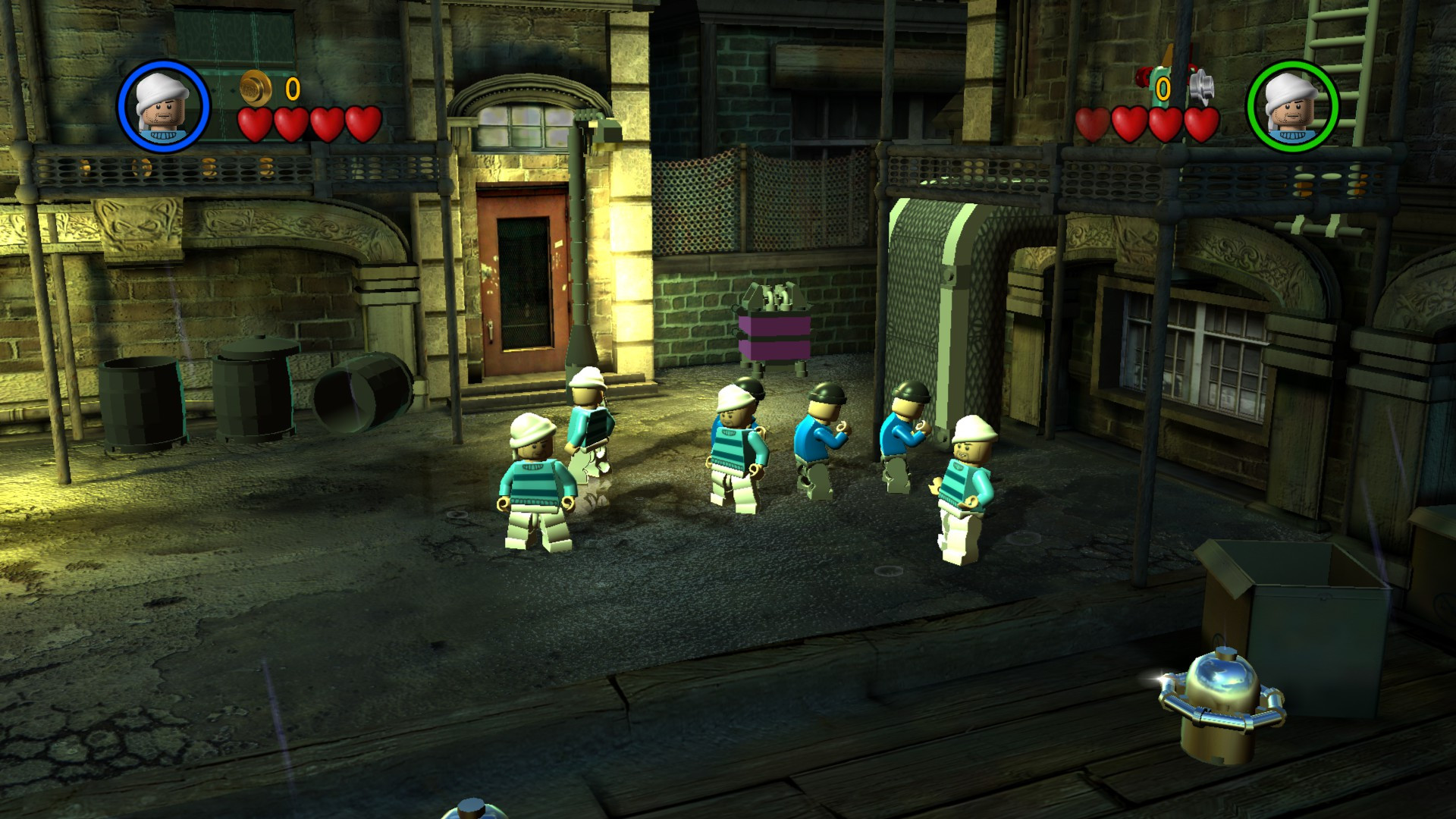Click the purple striped pedestal
The image size is (1456, 819).
coord(773,337)
